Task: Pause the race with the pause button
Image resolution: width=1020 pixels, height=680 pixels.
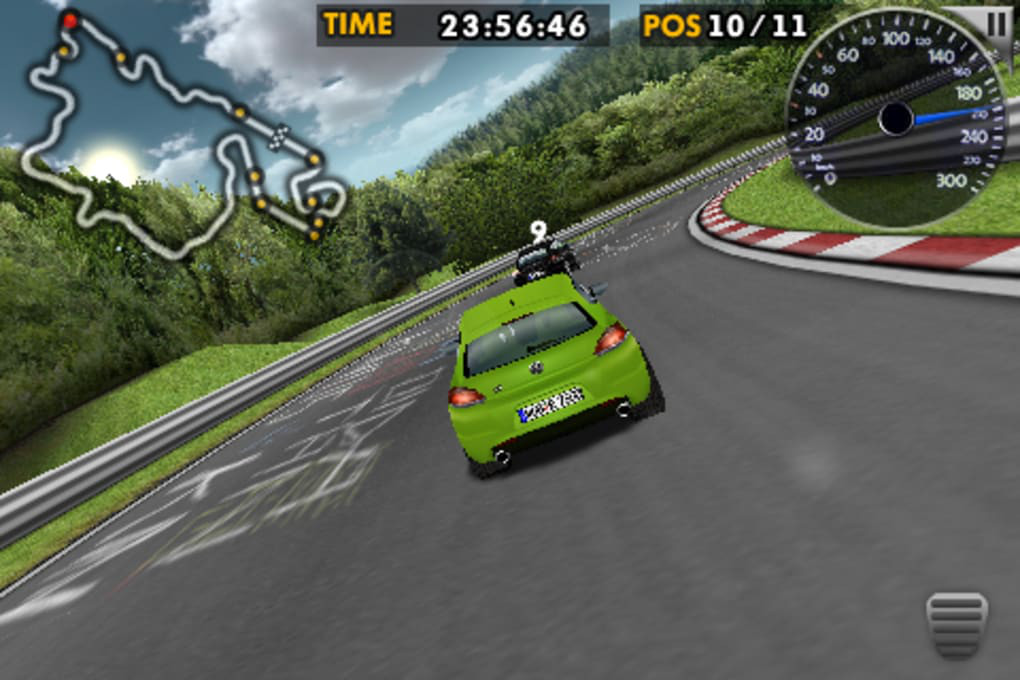Action: tap(997, 24)
